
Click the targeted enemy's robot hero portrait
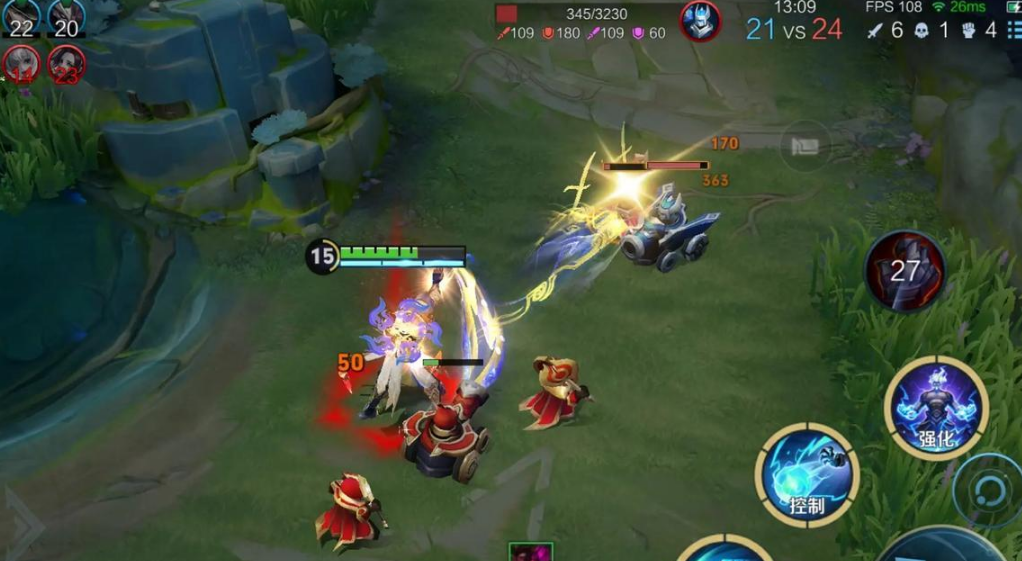700,21
